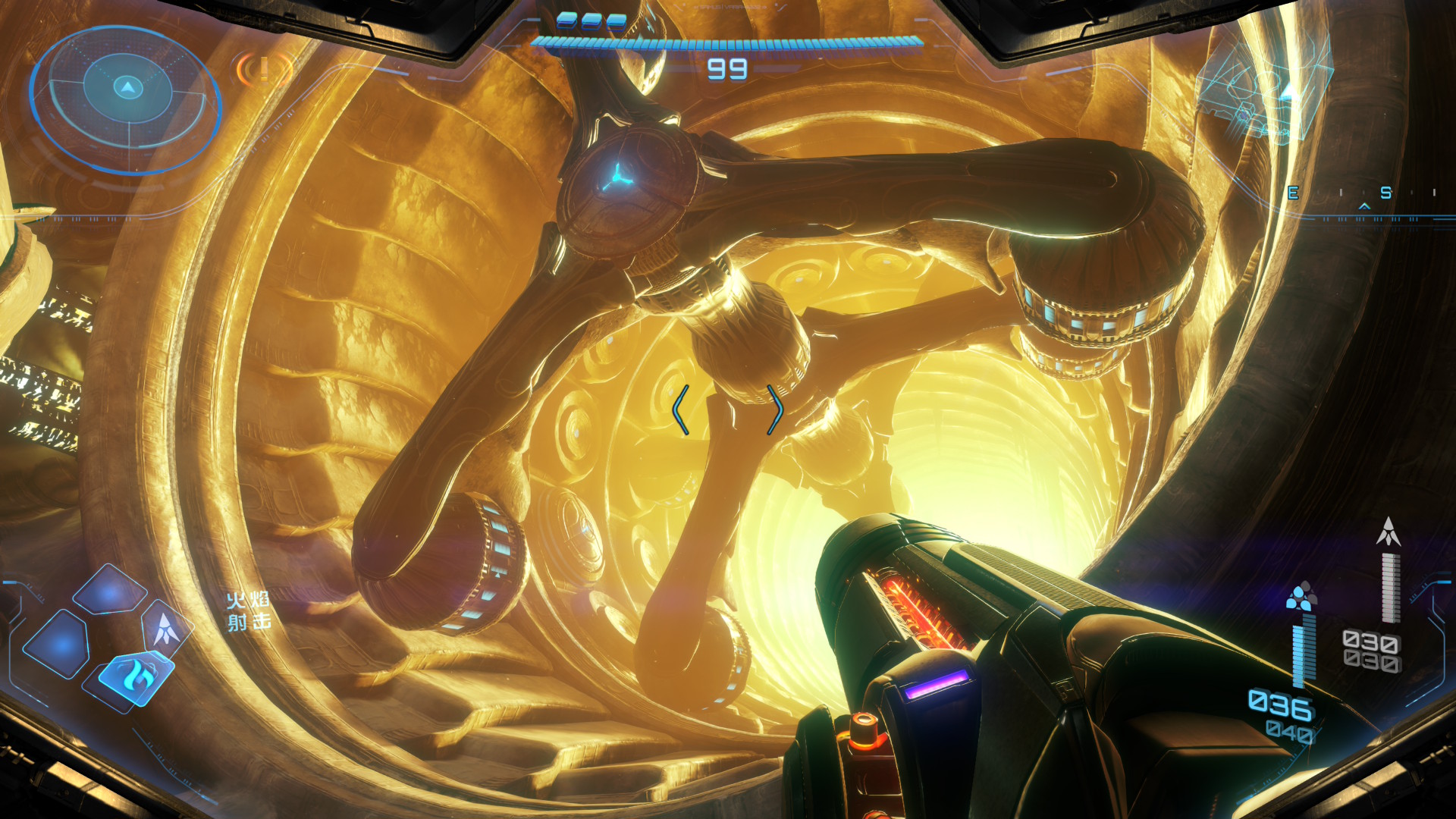Select the missile ammo icon
The height and width of the screenshot is (819, 1456).
pyautogui.click(x=1388, y=532)
